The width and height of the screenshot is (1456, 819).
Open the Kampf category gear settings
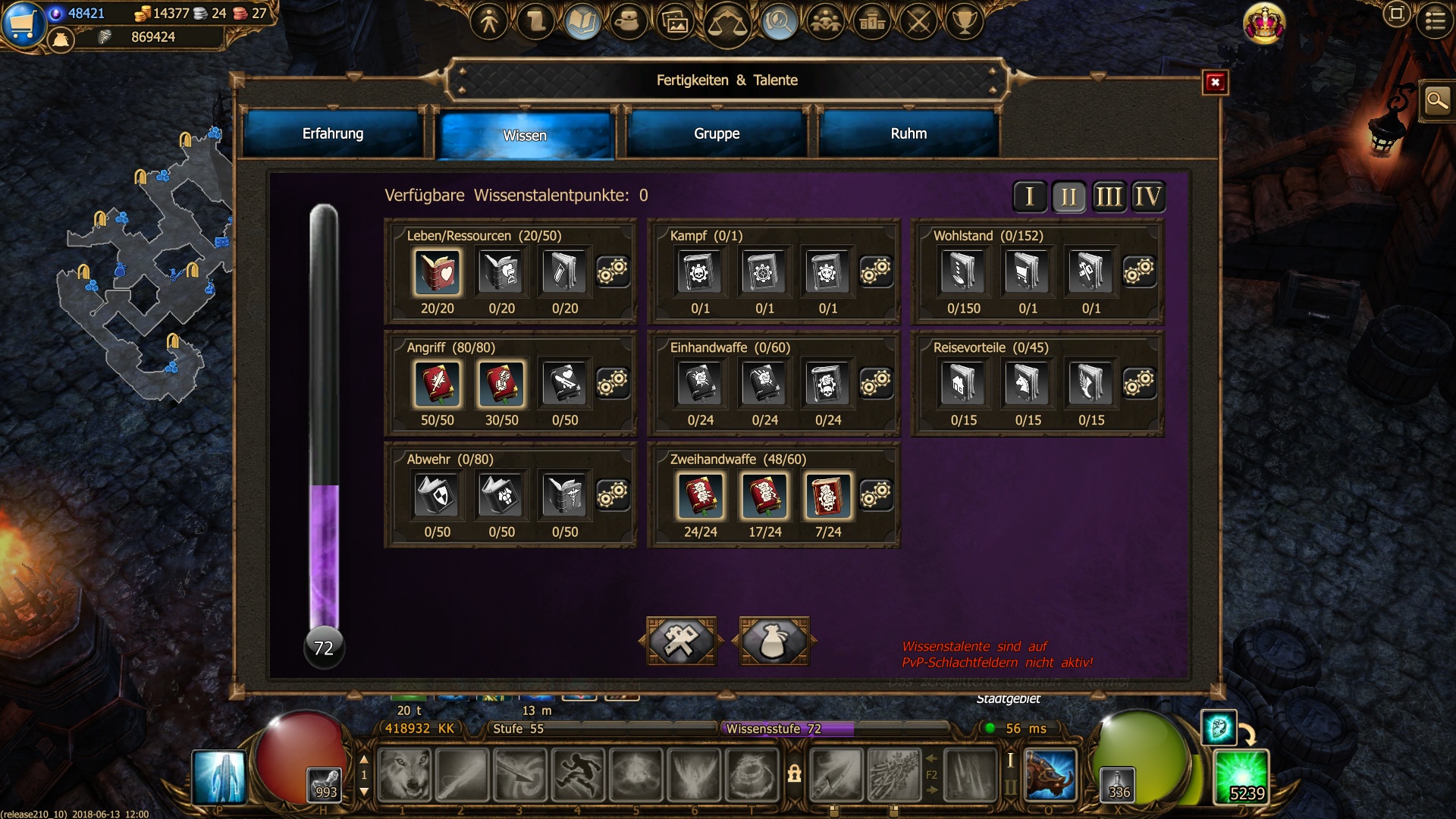tap(875, 271)
